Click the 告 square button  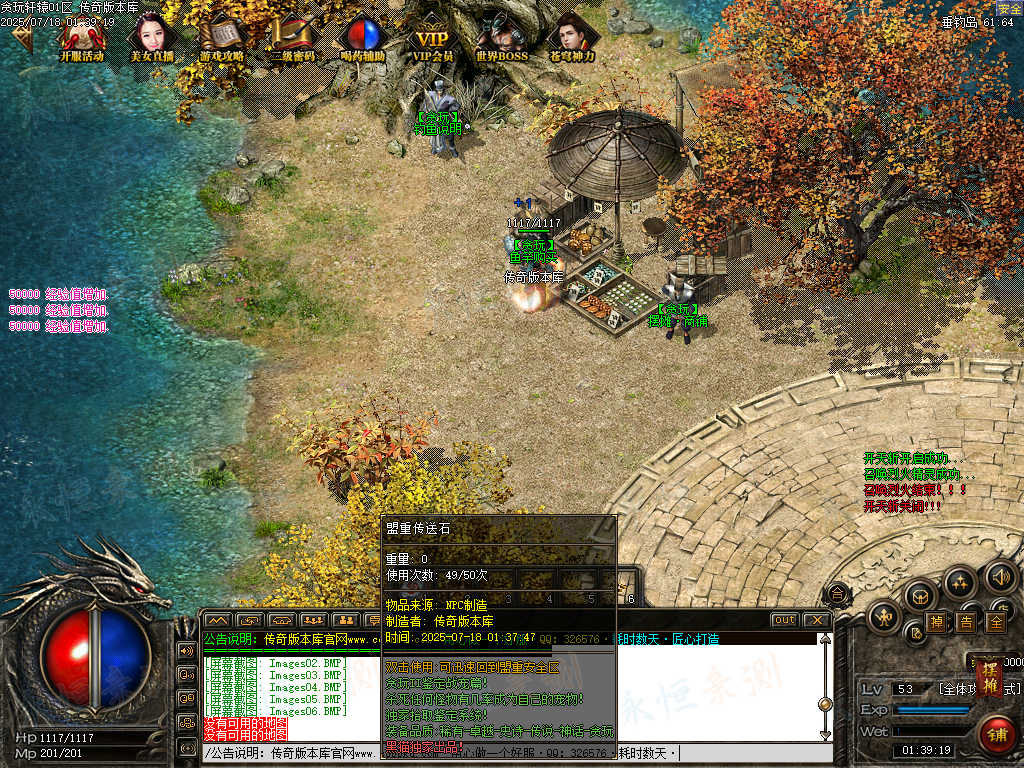(x=966, y=621)
